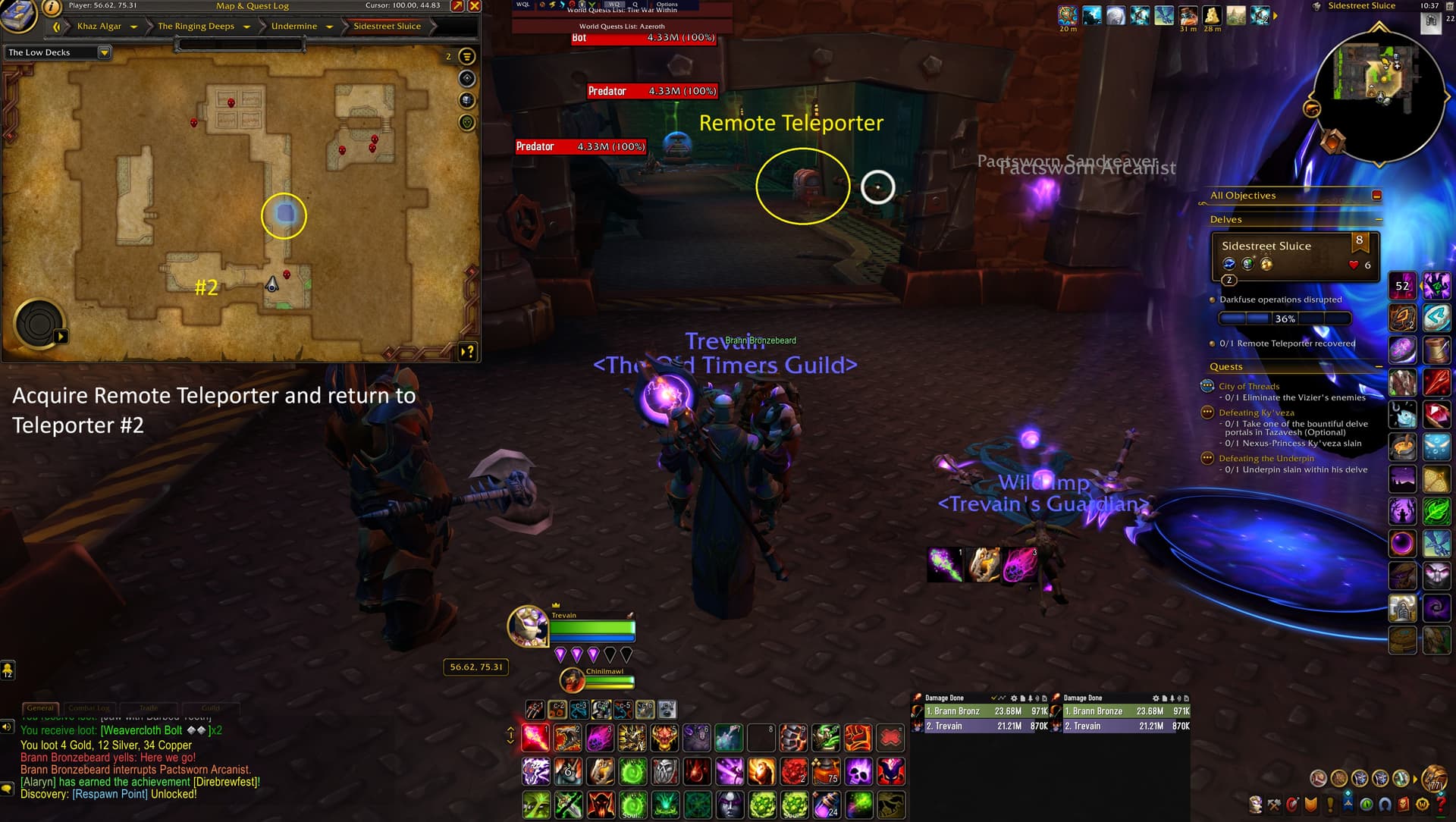
Task: Select the Trevain player portrait
Action: (x=527, y=626)
